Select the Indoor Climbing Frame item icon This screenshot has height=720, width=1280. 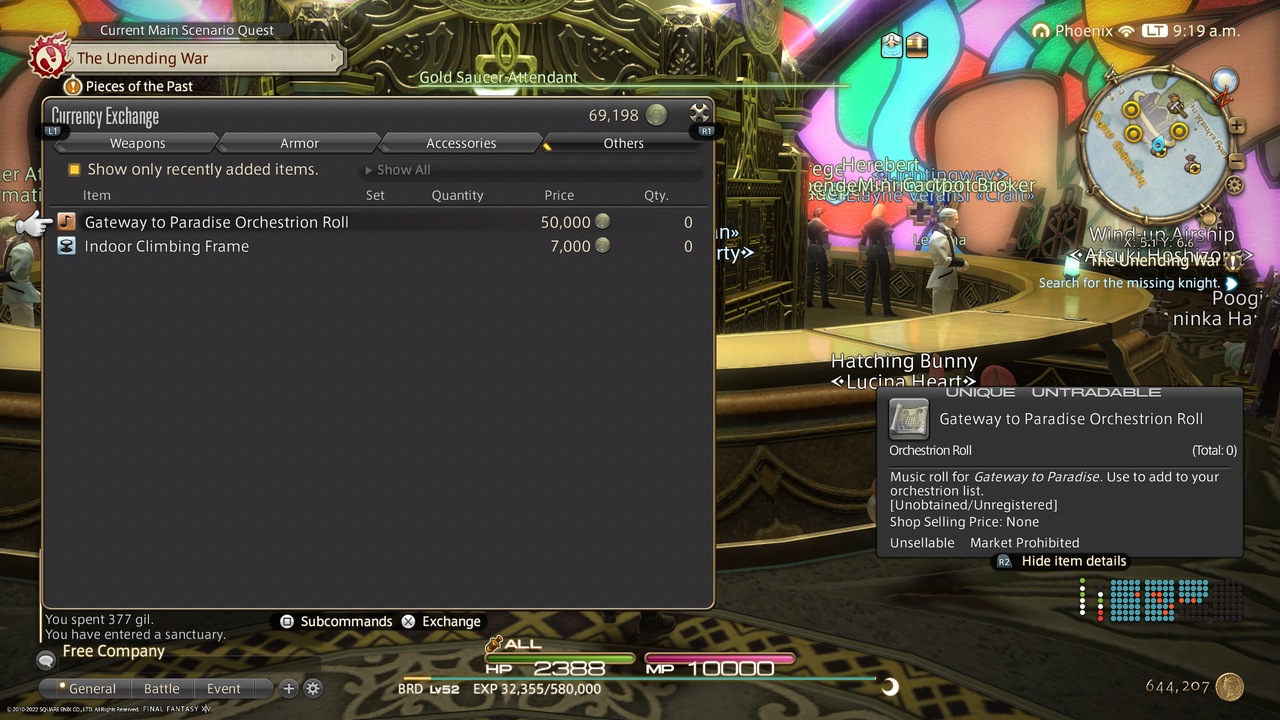click(x=66, y=246)
